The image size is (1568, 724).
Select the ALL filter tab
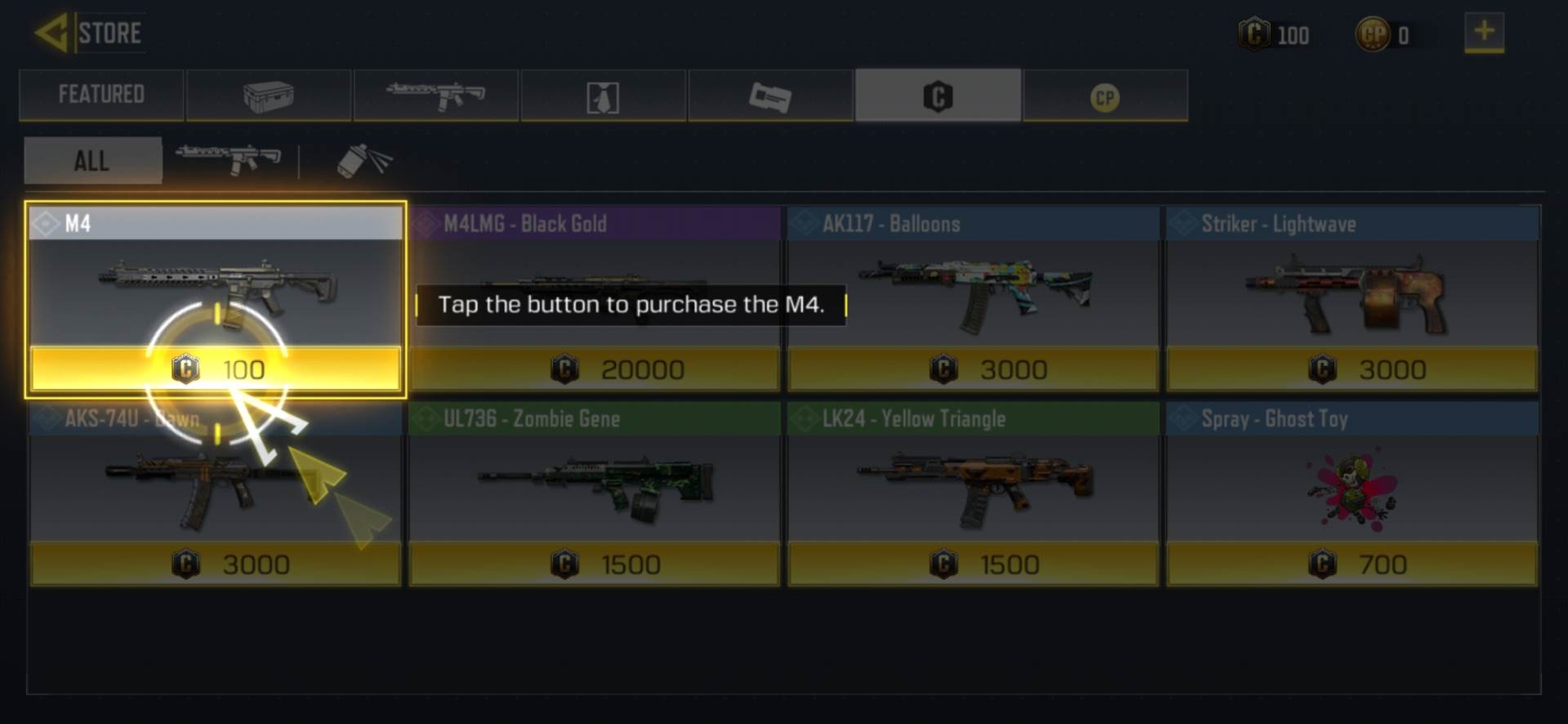(92, 160)
